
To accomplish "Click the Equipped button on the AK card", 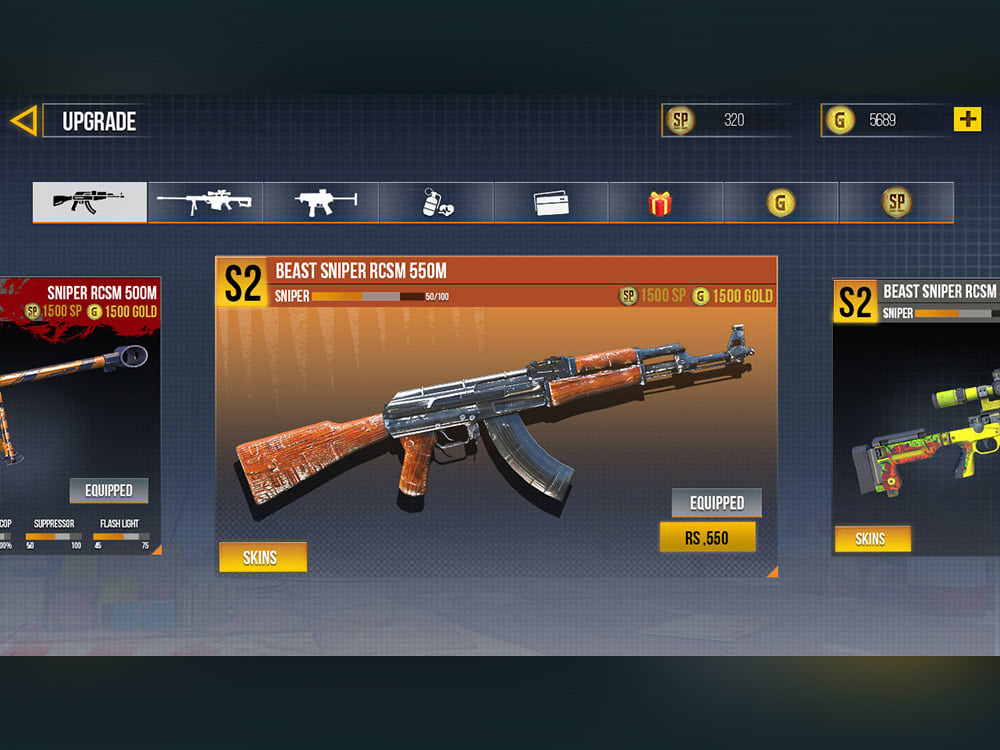I will (x=716, y=502).
